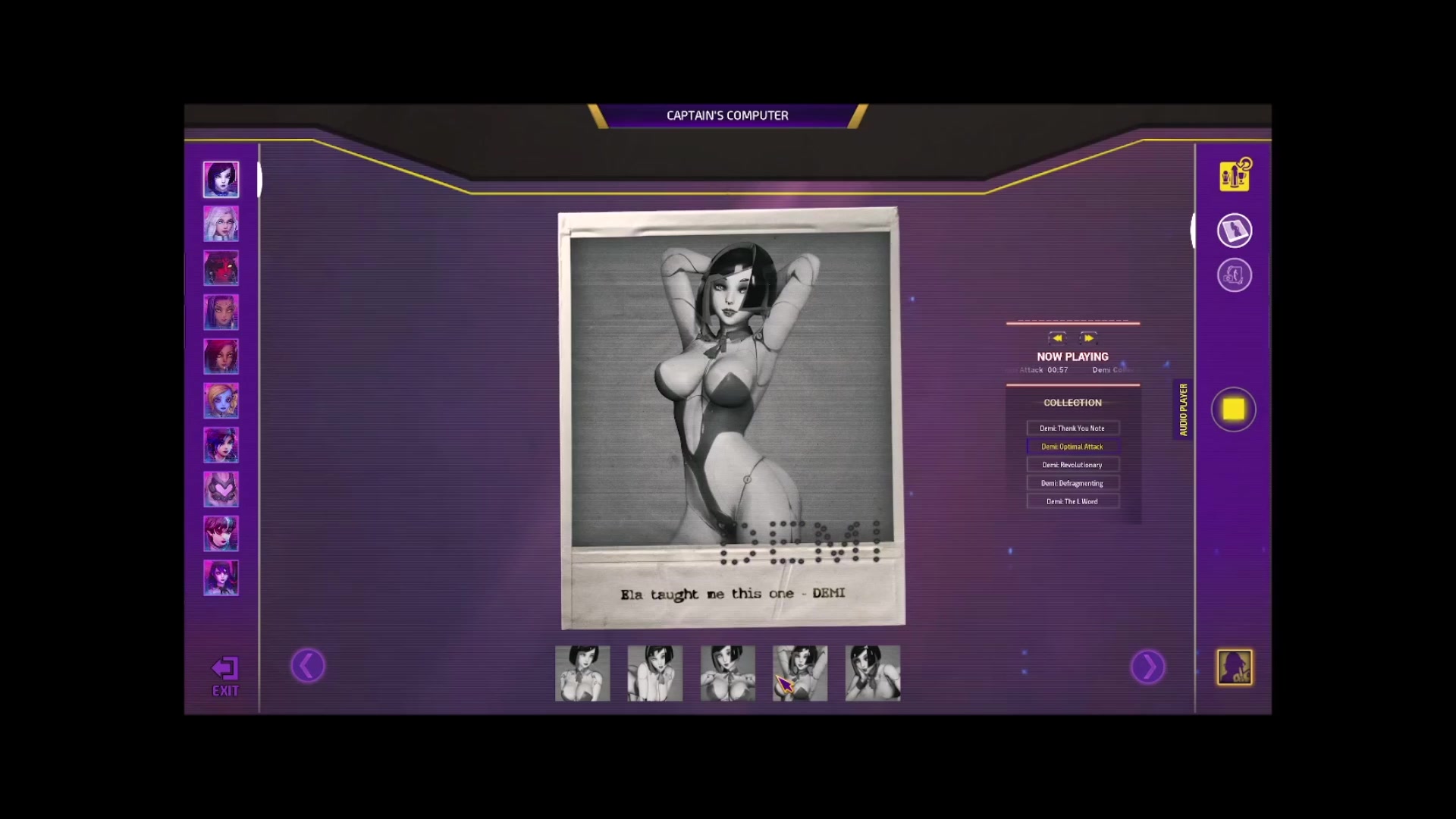This screenshot has height=819, width=1456.
Task: Open the photo gallery round icon
Action: [x=1235, y=231]
